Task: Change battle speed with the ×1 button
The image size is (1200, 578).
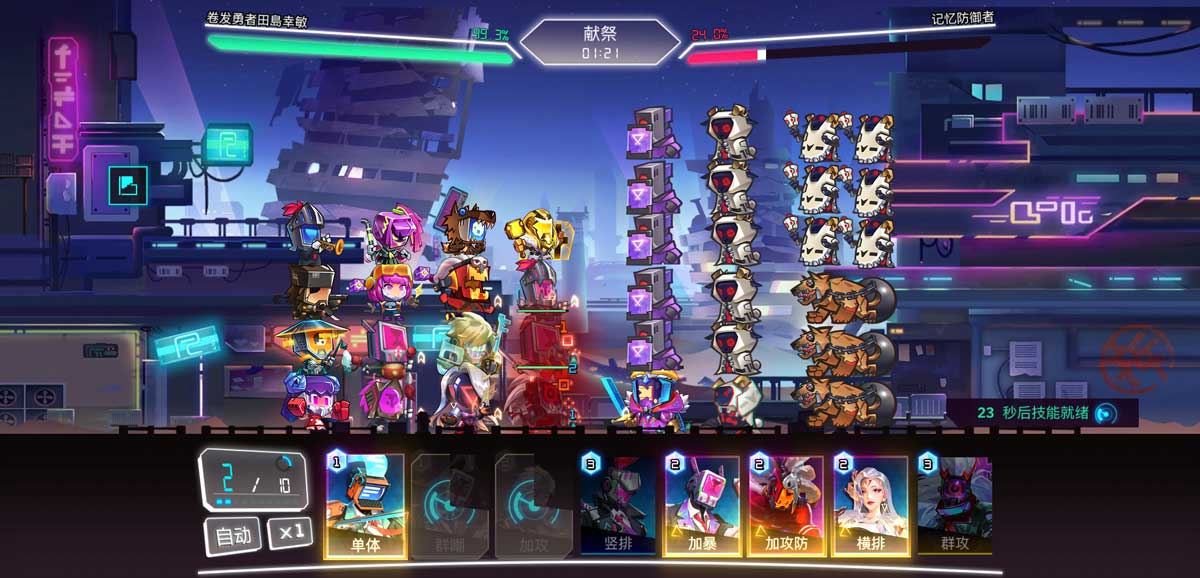Action: click(x=290, y=533)
